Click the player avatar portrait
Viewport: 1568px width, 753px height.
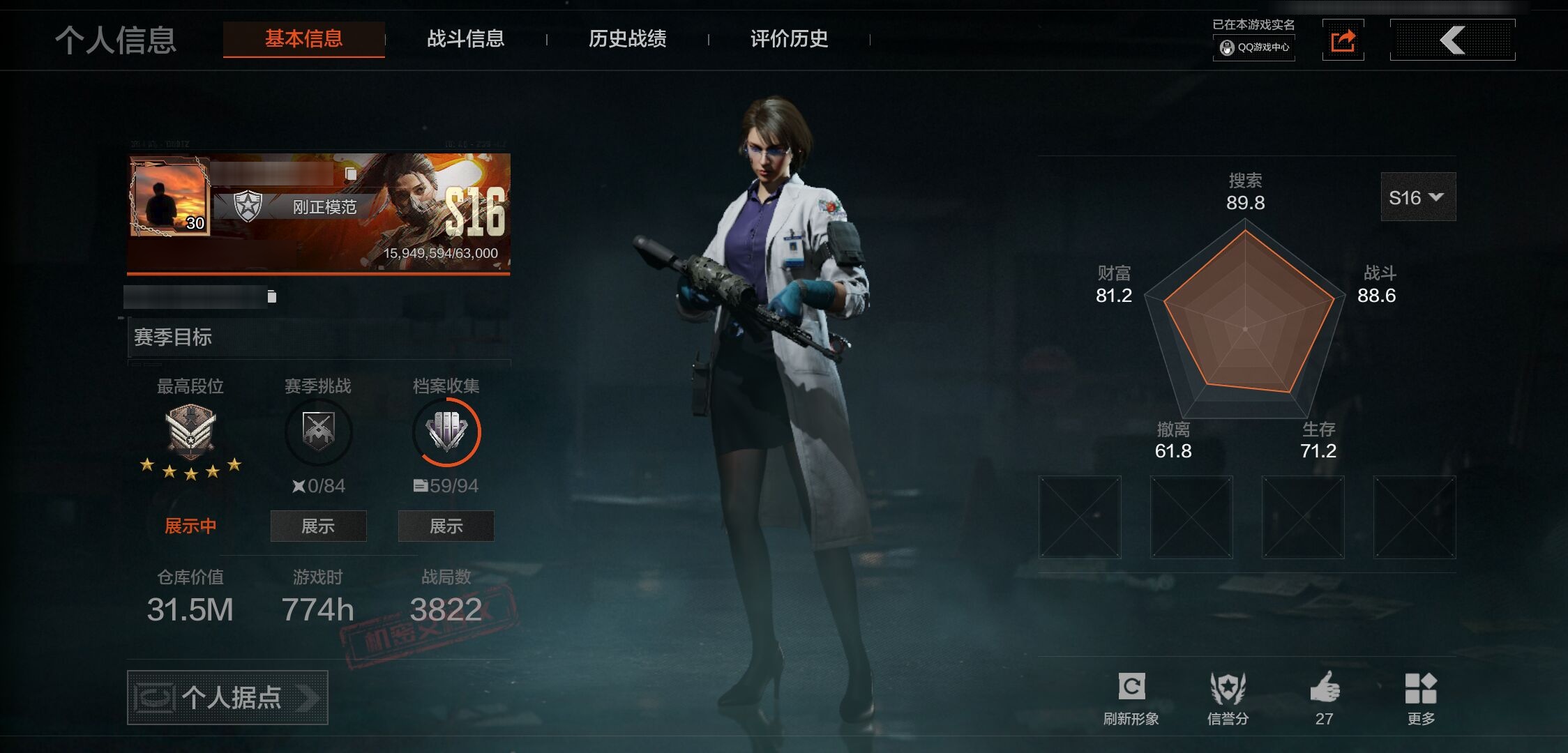pyautogui.click(x=169, y=196)
